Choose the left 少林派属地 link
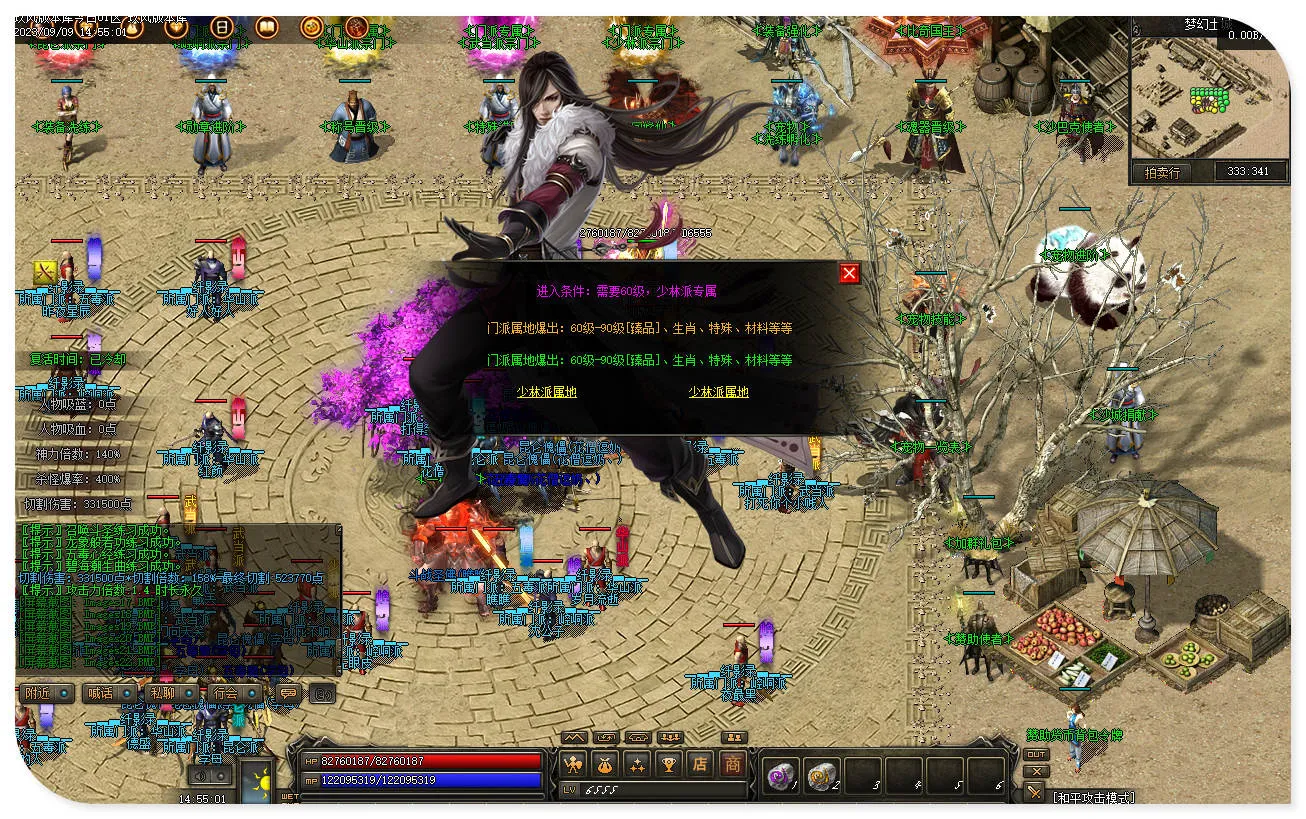This screenshot has height=819, width=1306. click(547, 392)
